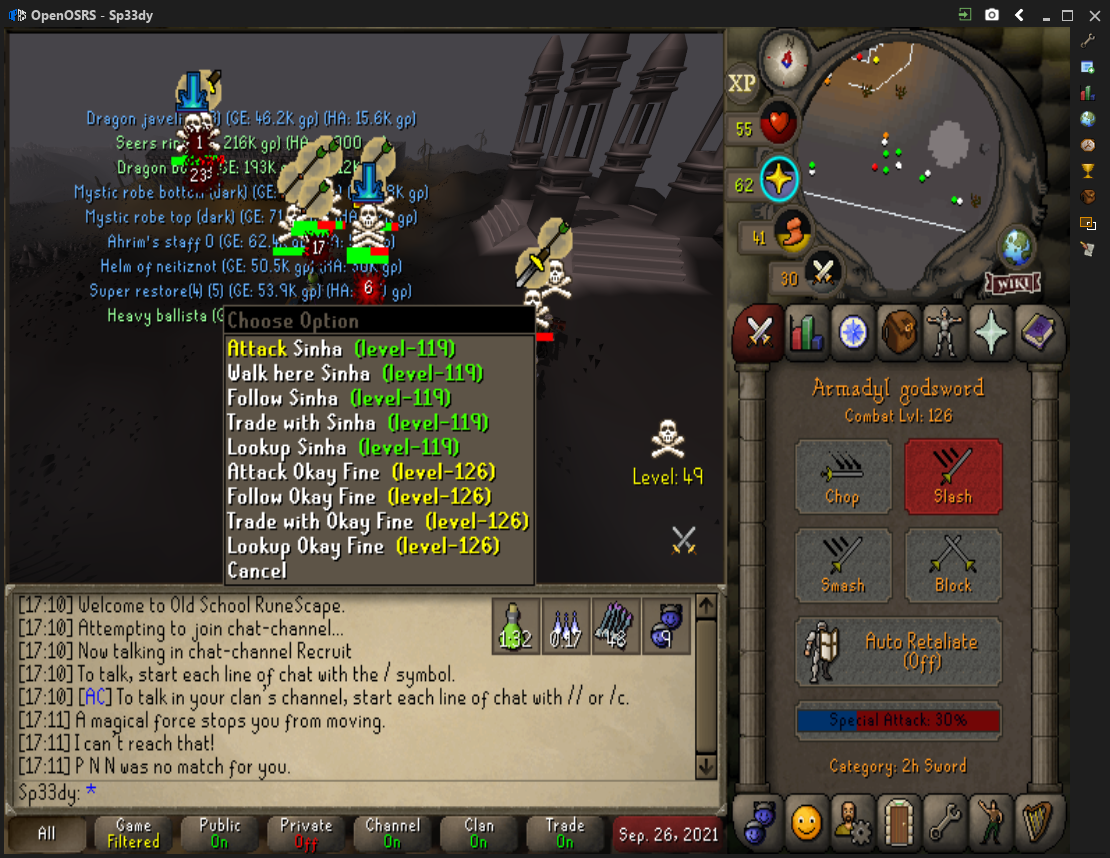Toggle Auto Retaliate

898,651
